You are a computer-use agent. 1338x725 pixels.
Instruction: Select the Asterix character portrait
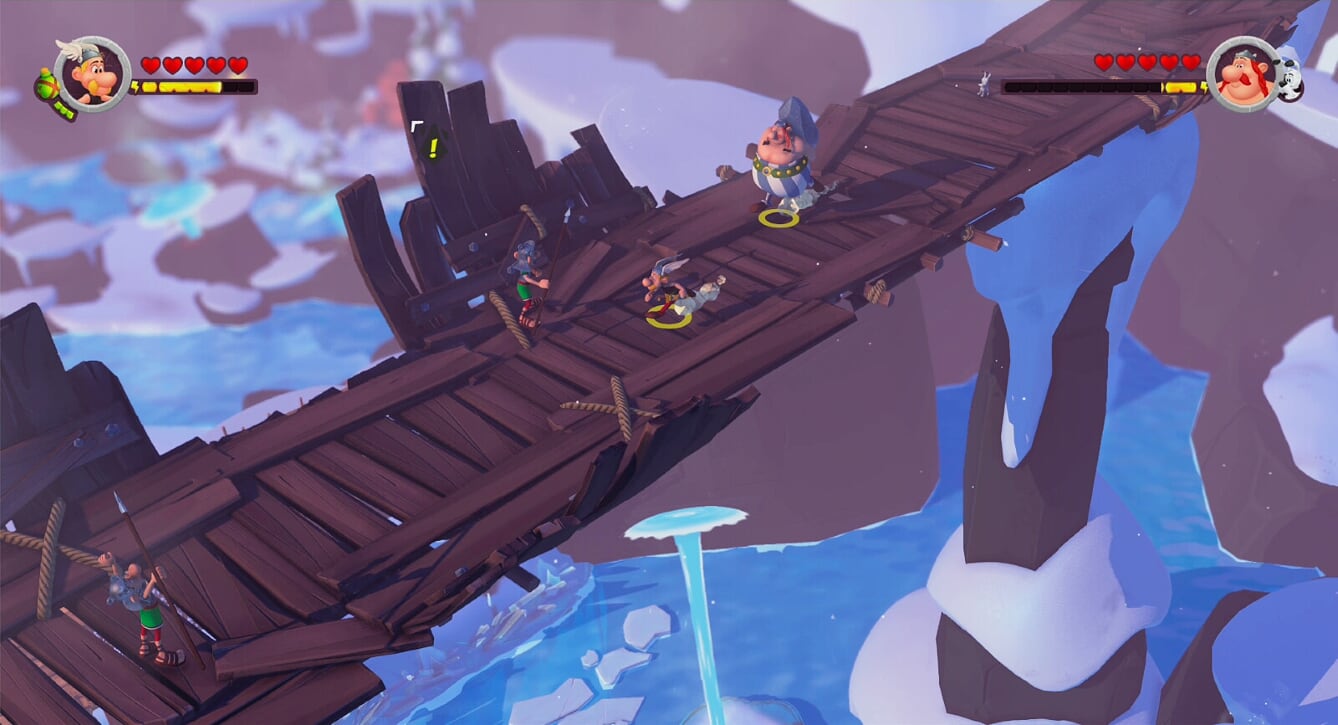(x=93, y=73)
